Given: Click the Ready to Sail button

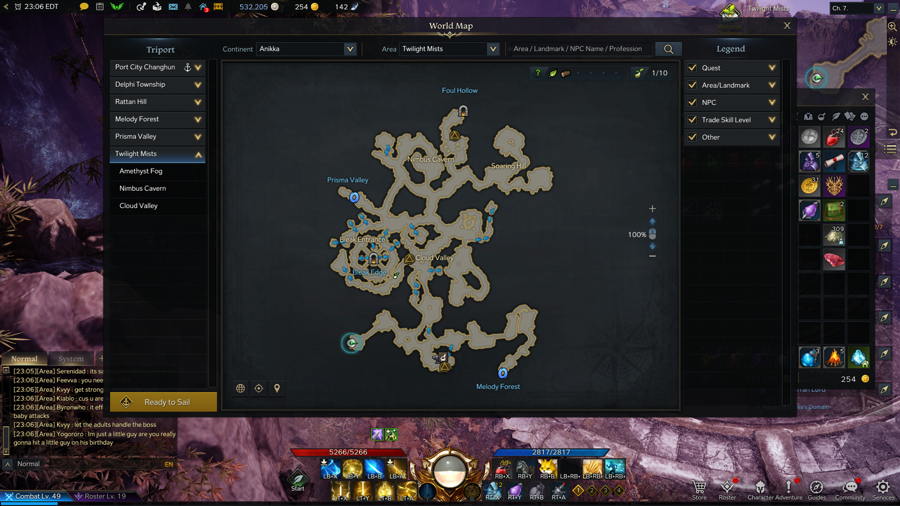Looking at the screenshot, I should click(163, 402).
